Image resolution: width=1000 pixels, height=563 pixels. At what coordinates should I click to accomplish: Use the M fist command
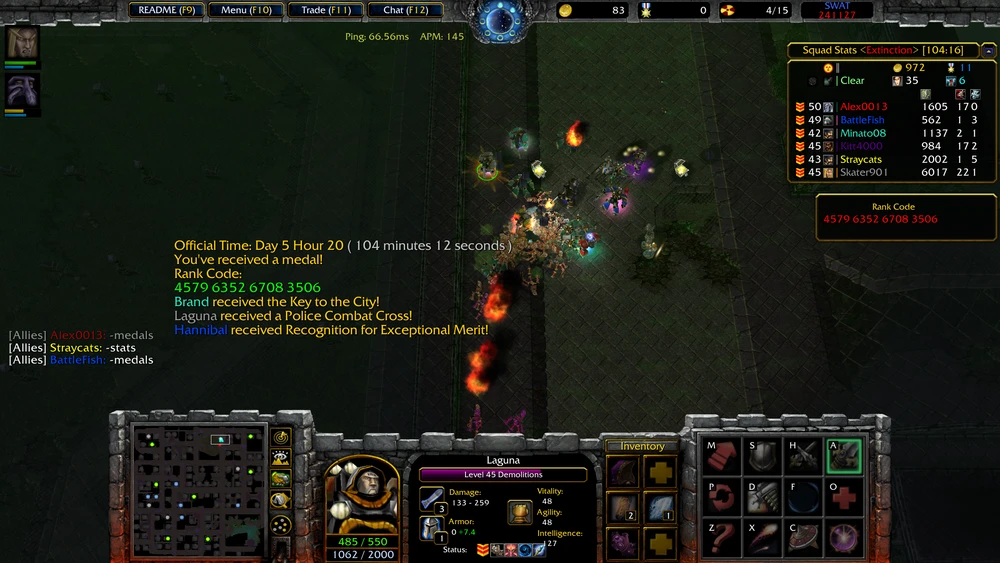(722, 456)
